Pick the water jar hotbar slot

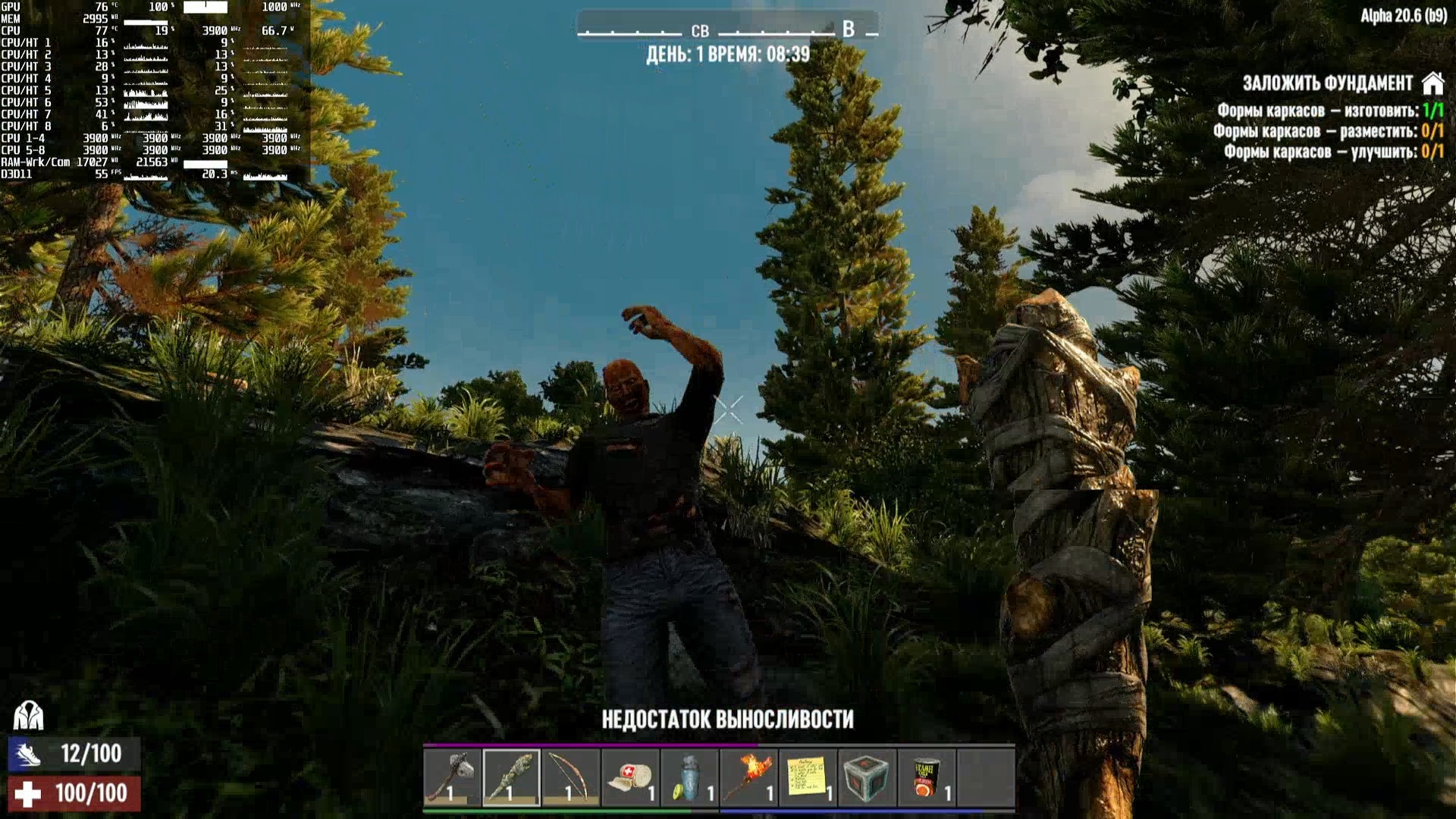689,777
